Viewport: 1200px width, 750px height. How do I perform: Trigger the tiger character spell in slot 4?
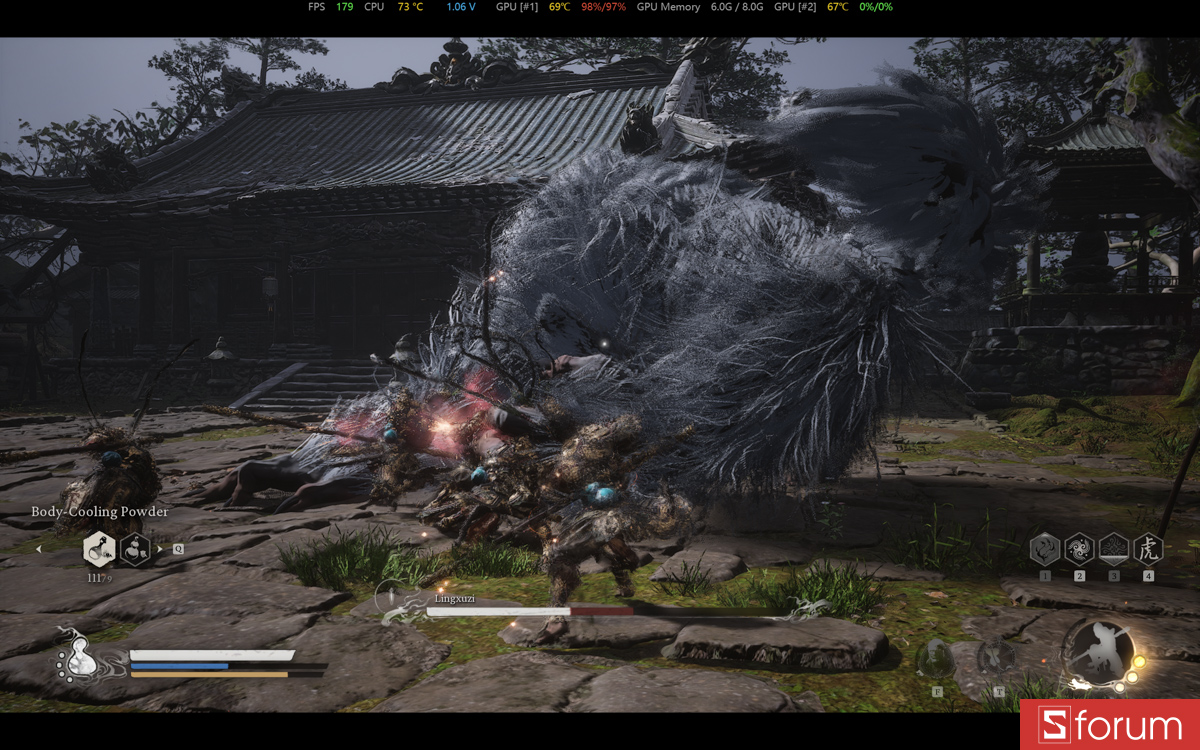click(1148, 548)
